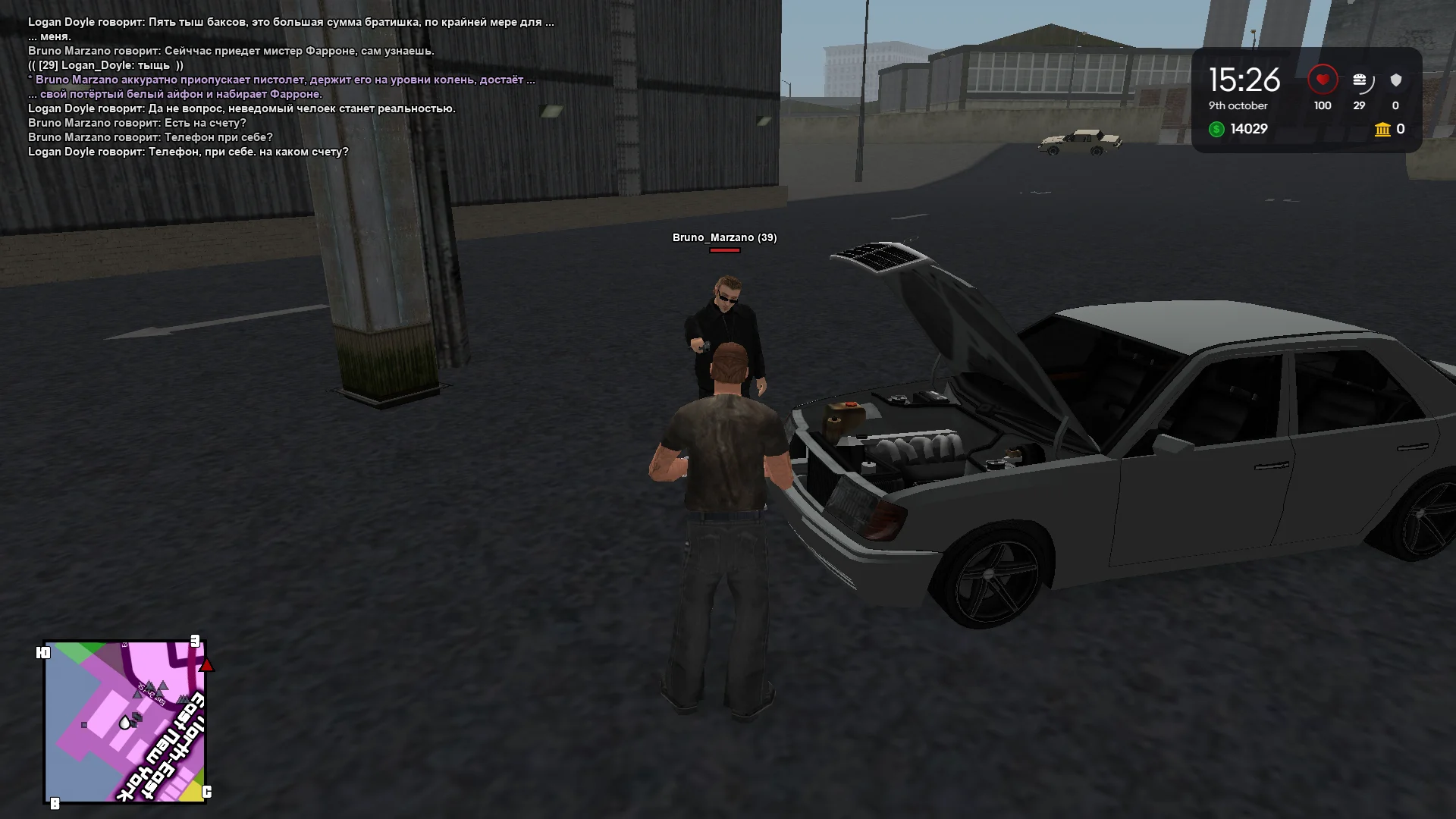Click the red triangle enemy blip on minimap

pos(206,664)
